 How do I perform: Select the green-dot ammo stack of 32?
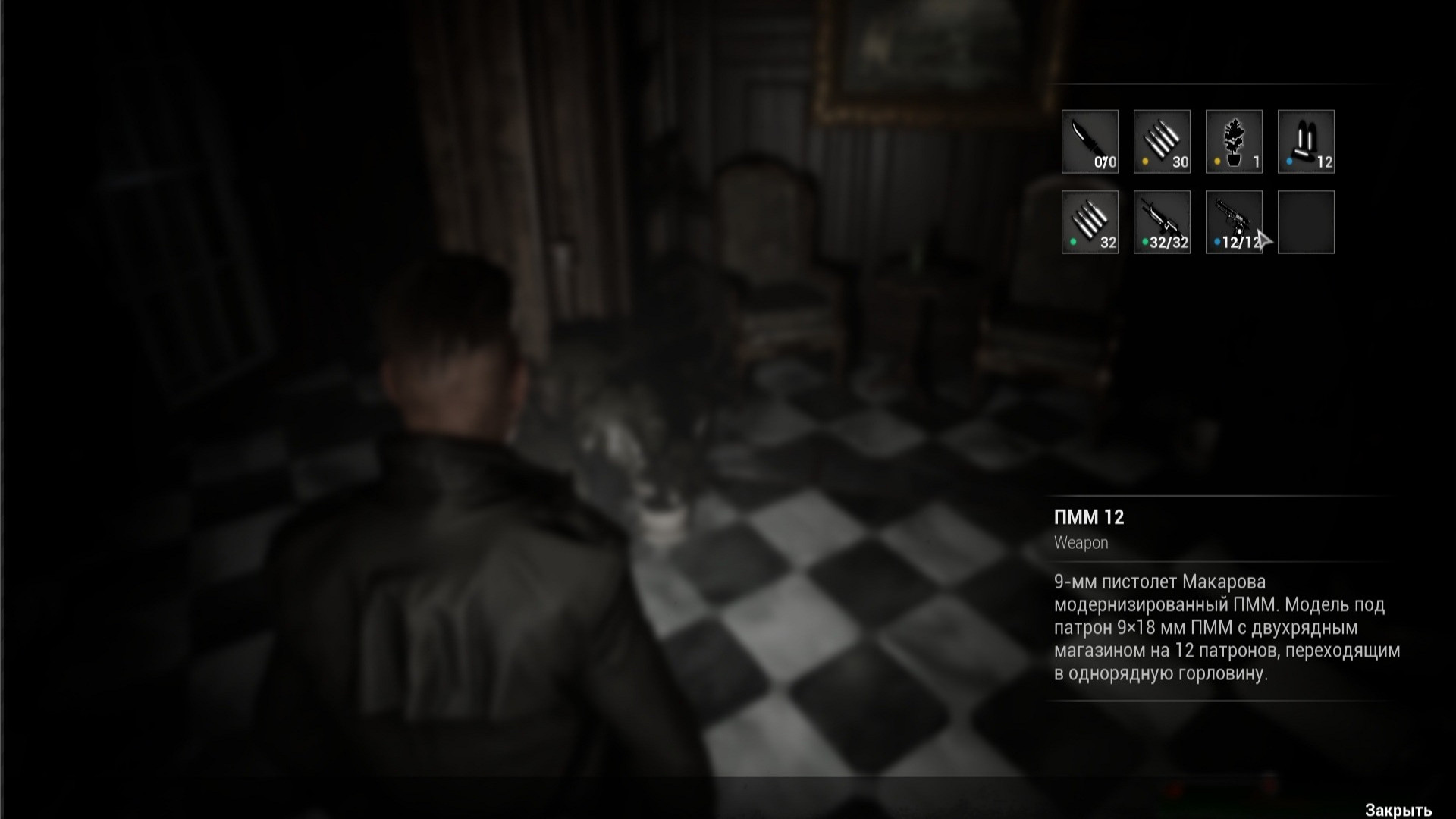pyautogui.click(x=1090, y=220)
